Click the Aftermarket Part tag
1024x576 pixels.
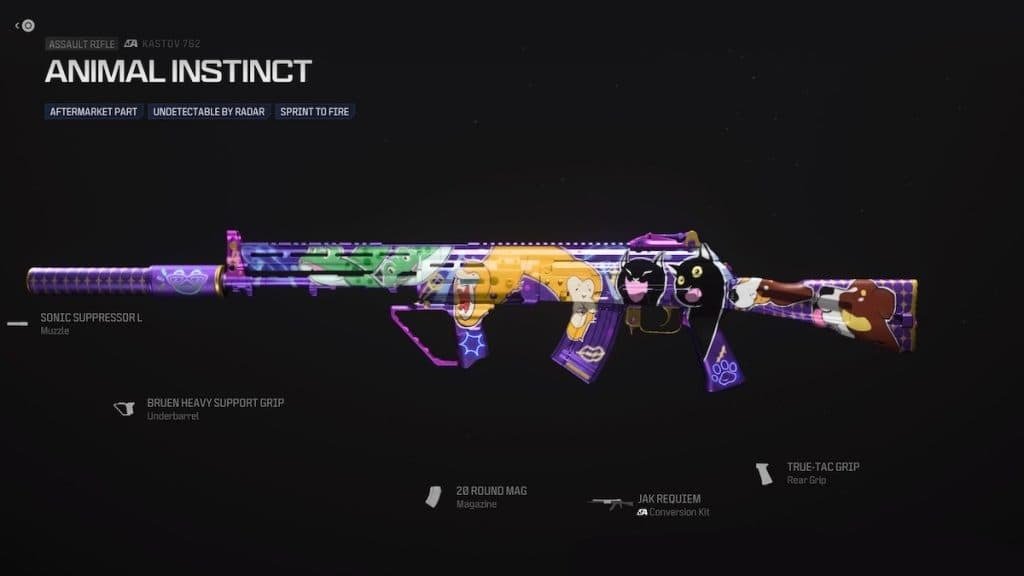point(94,111)
